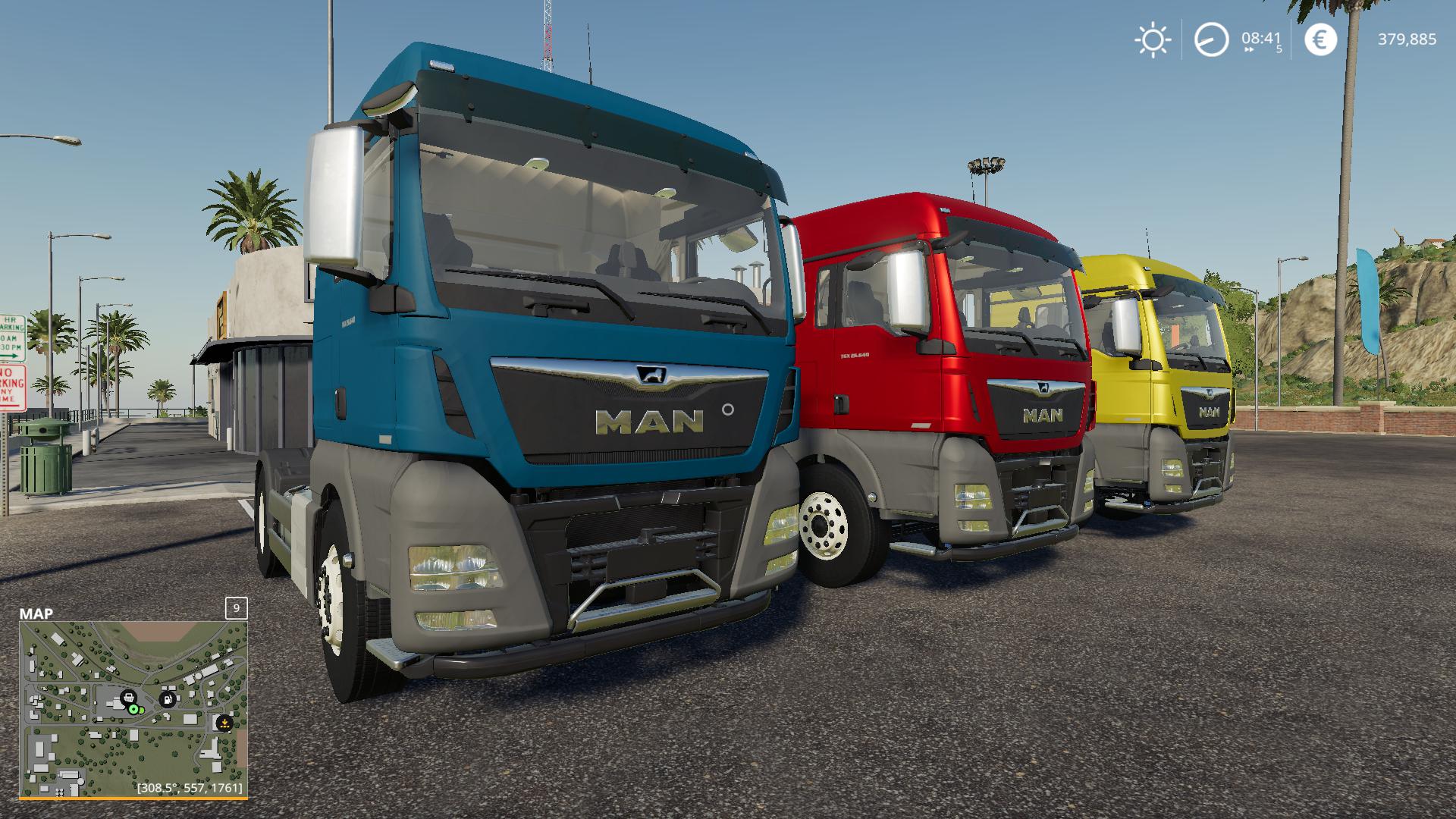
Task: Click the 08:41 time display
Action: coord(1260,38)
